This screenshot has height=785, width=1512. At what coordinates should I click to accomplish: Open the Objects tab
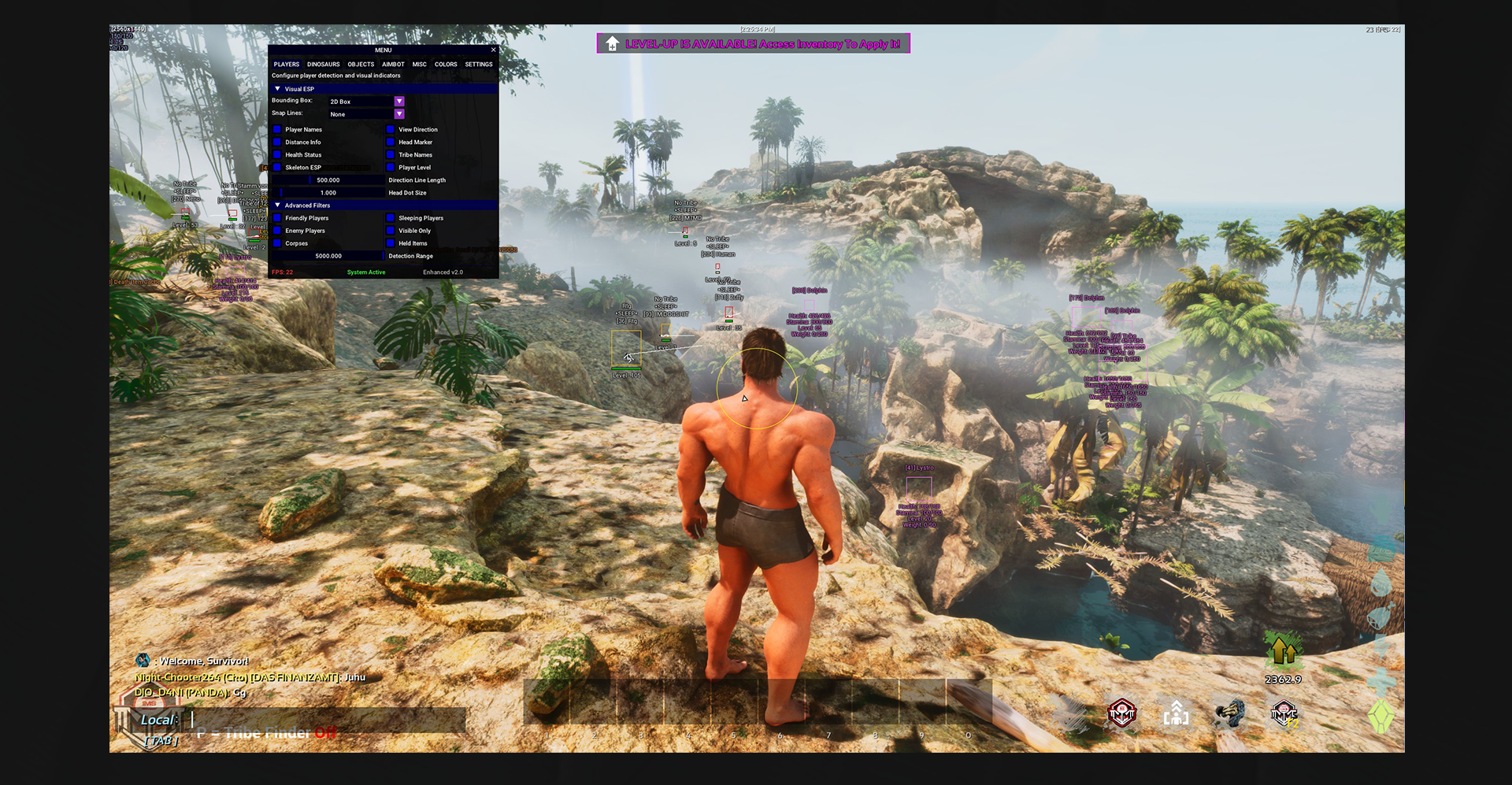[x=361, y=65]
